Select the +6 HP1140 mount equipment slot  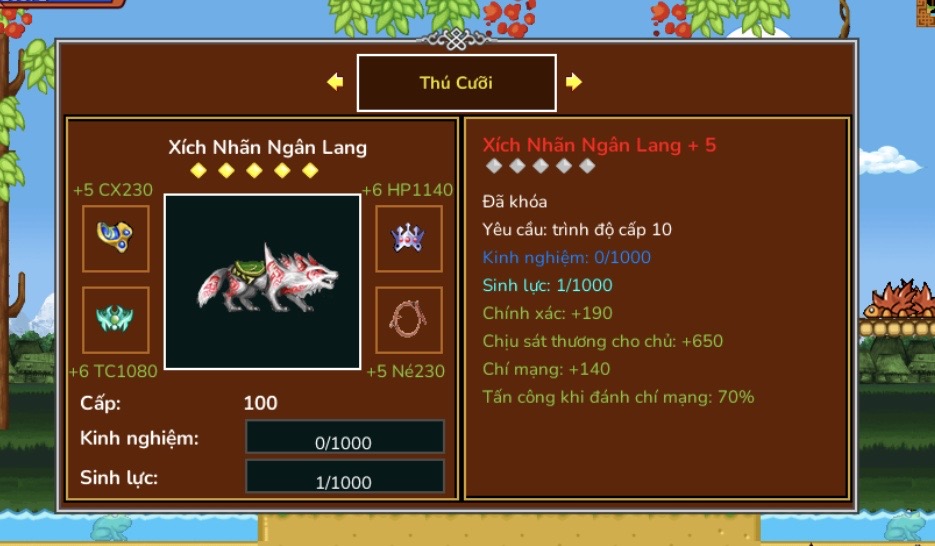coord(408,238)
